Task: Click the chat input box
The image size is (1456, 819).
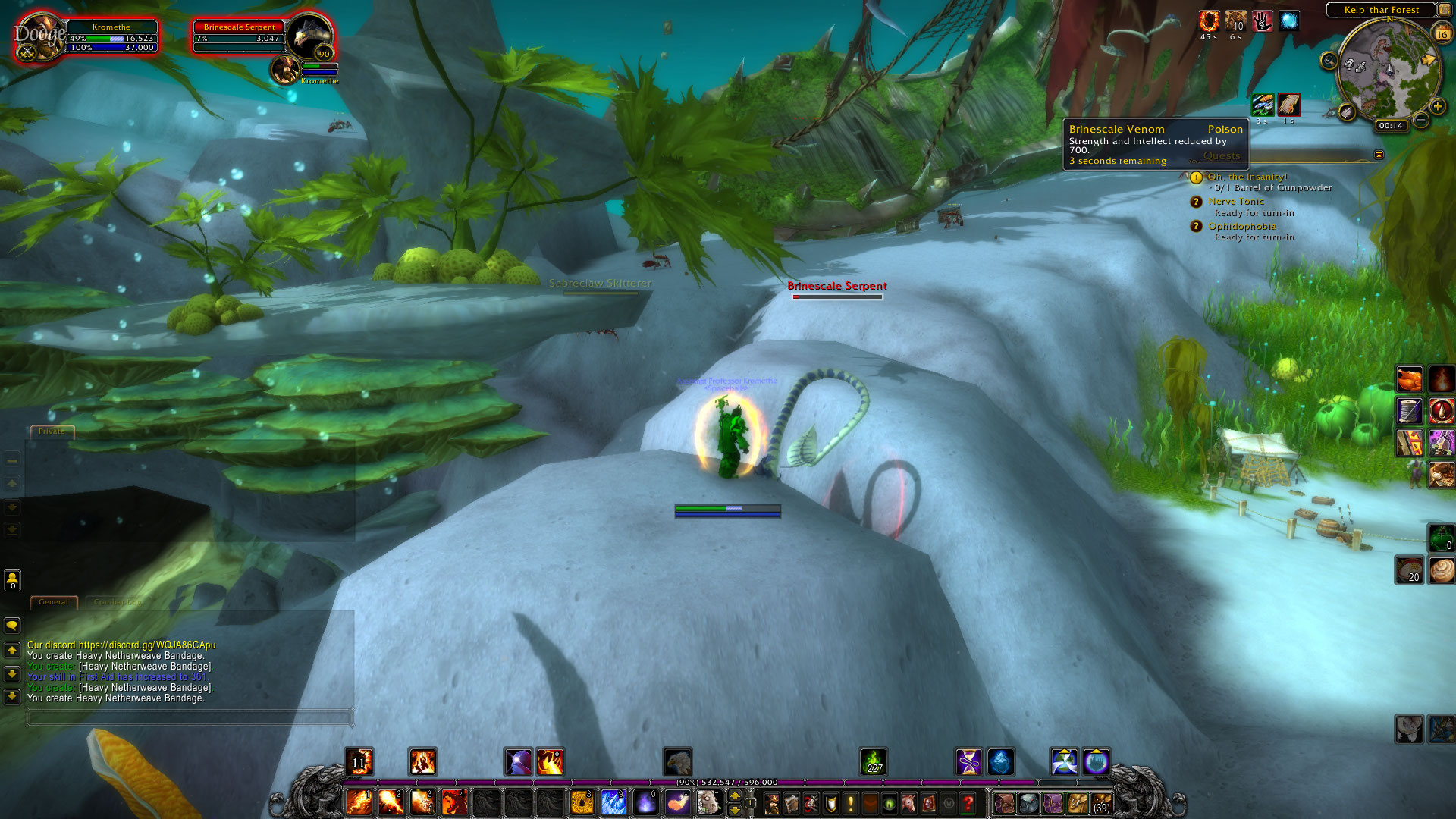Action: click(190, 716)
